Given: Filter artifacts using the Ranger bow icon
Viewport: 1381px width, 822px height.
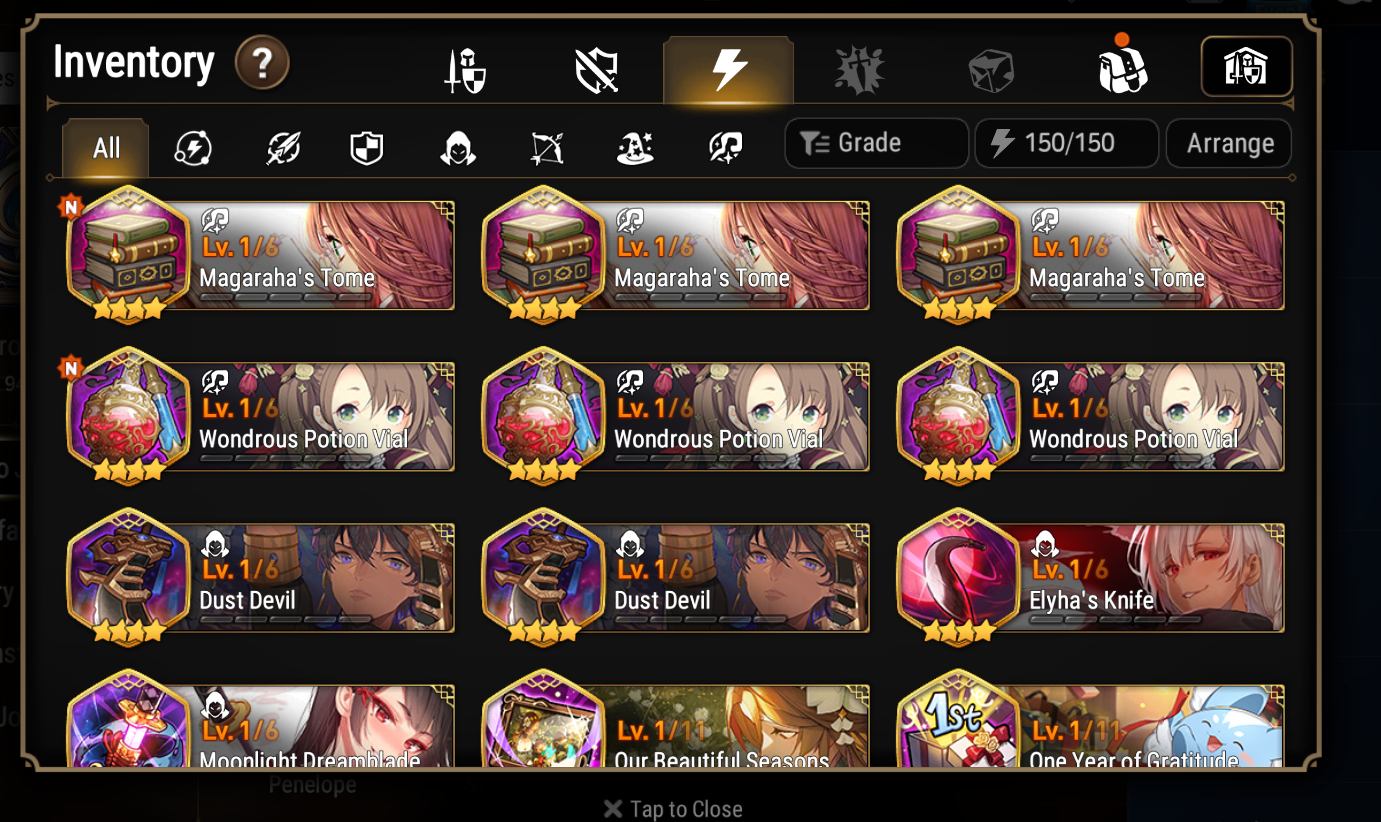Looking at the screenshot, I should point(546,146).
